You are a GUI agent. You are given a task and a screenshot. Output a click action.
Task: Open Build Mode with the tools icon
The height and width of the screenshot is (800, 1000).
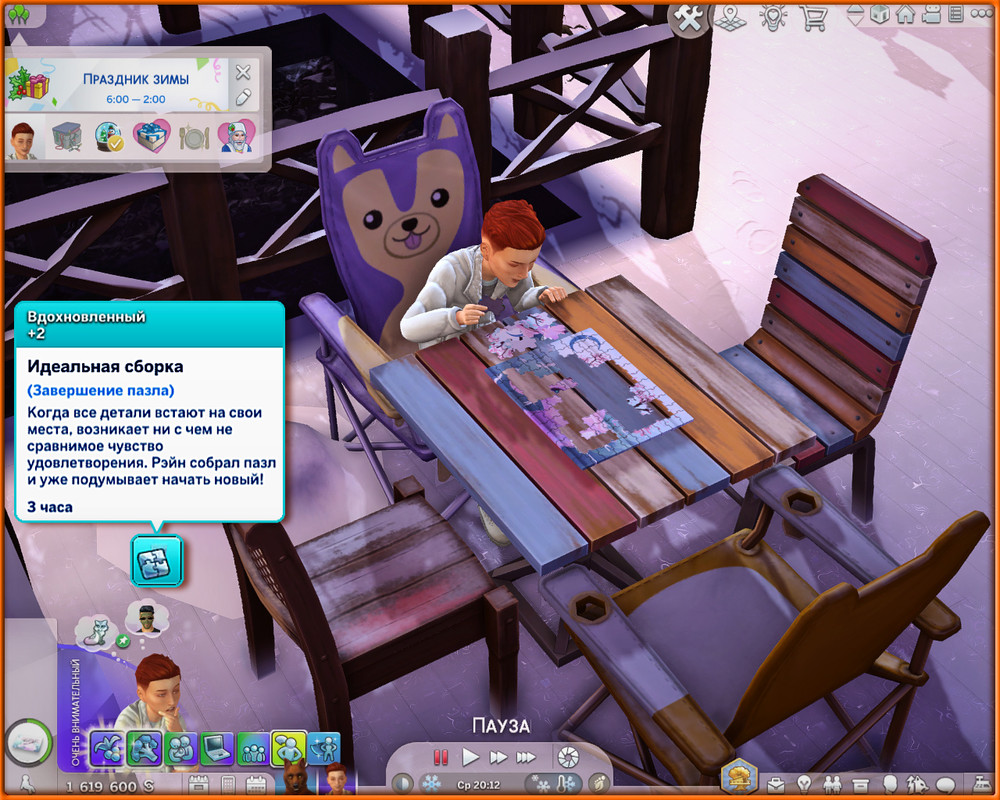[x=689, y=16]
